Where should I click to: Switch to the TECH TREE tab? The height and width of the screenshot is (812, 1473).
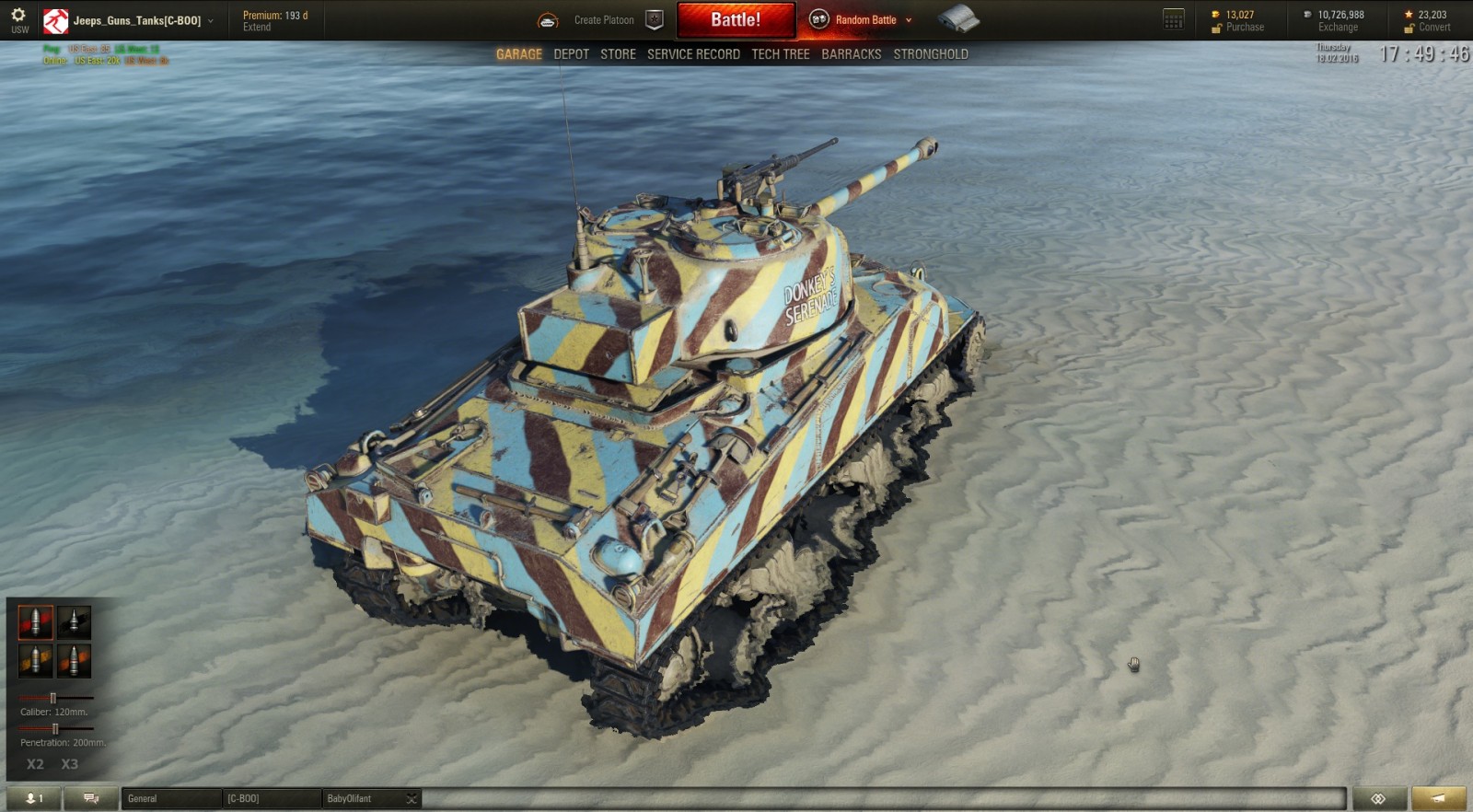coord(780,53)
